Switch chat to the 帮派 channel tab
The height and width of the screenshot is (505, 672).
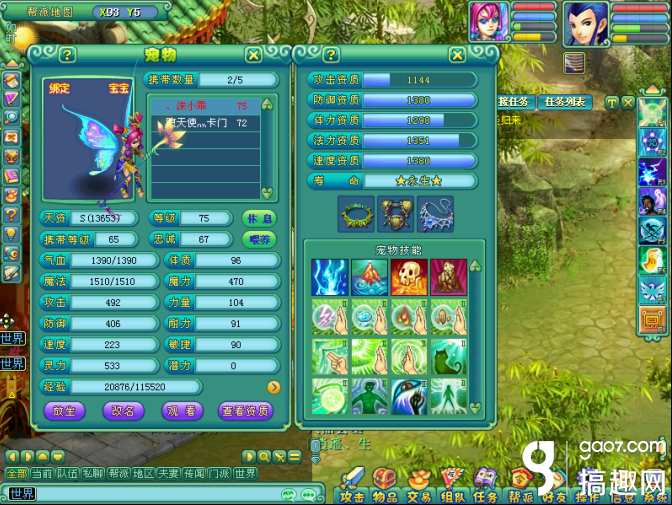118,473
